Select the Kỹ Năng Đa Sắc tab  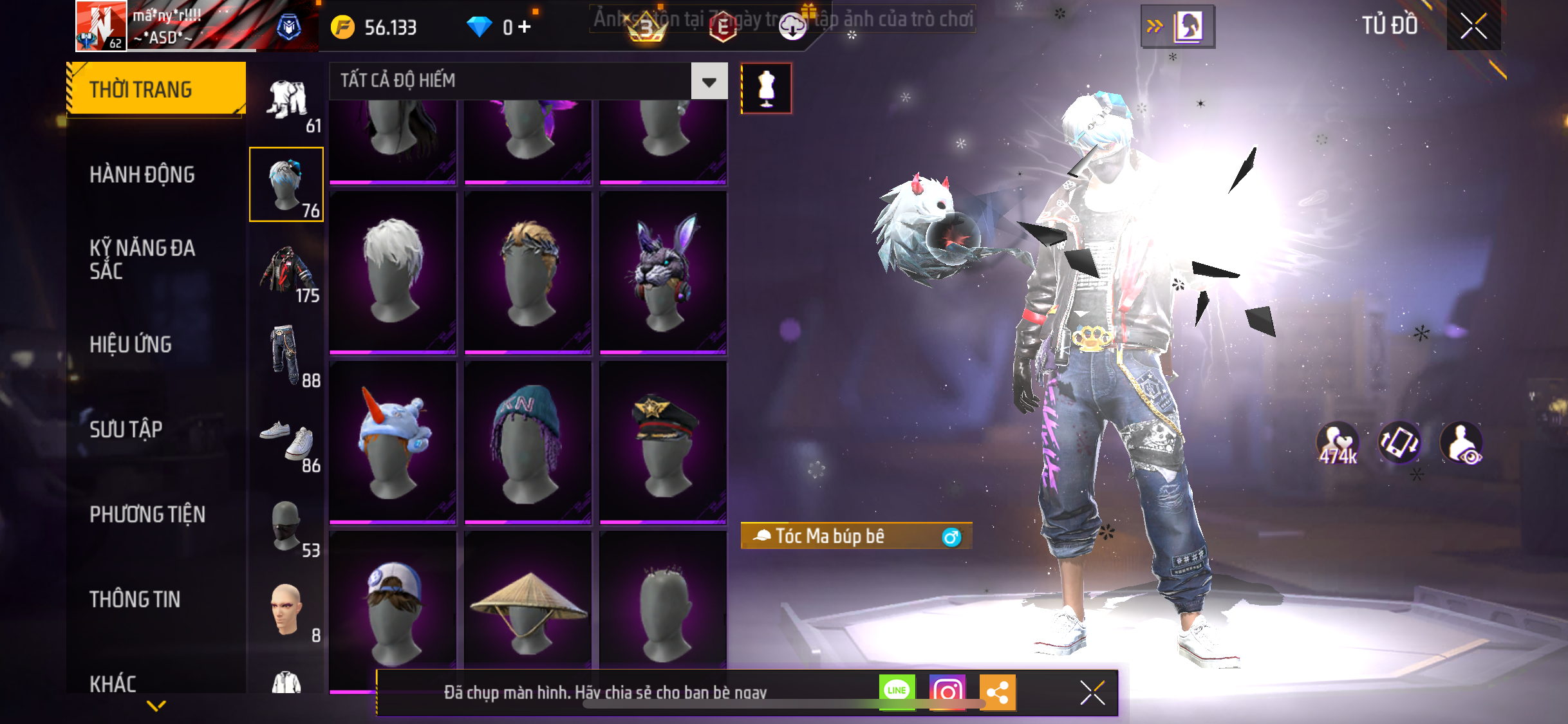point(142,259)
